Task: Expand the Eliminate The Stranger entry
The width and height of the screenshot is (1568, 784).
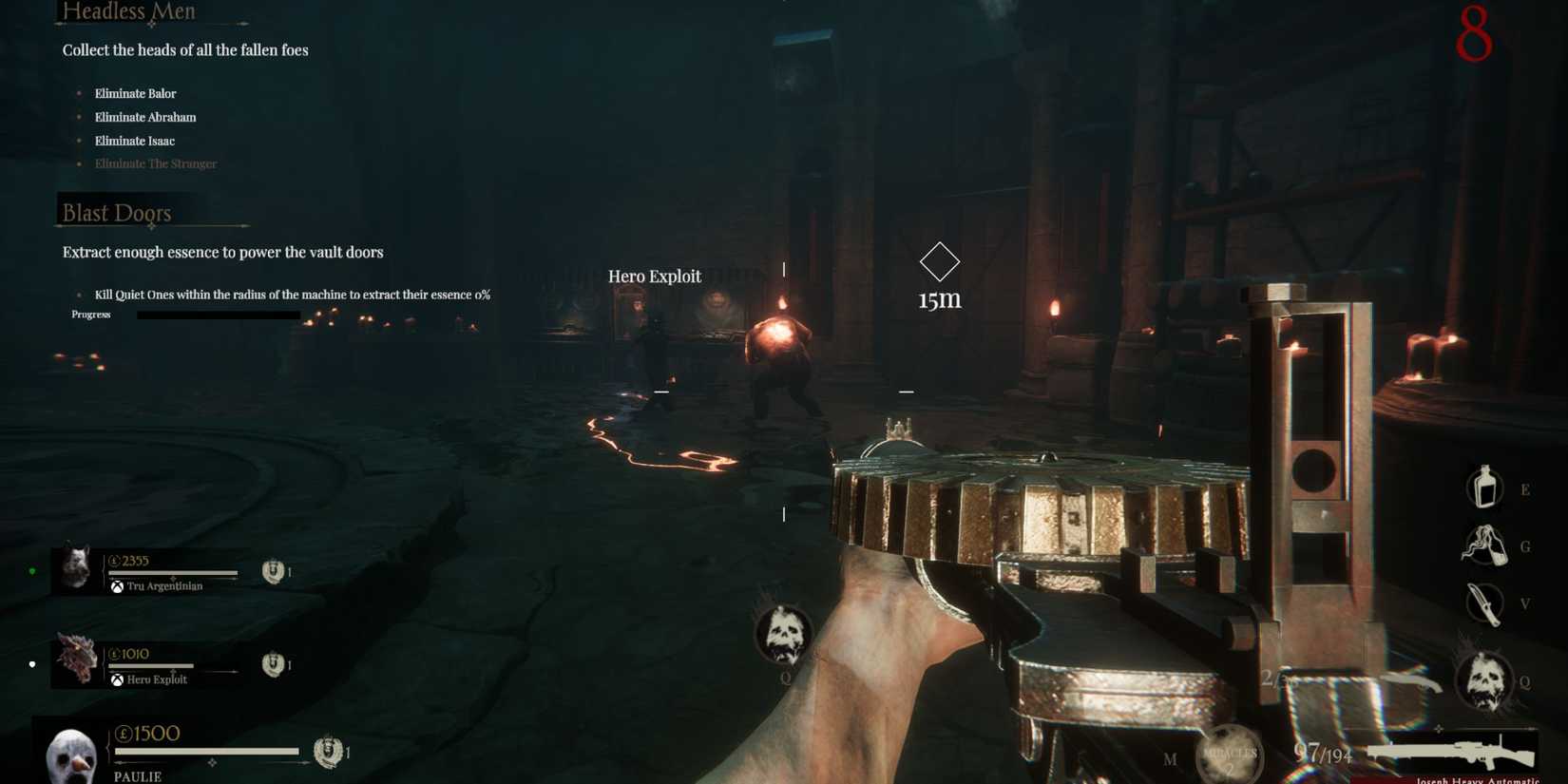Action: pyautogui.click(x=156, y=163)
